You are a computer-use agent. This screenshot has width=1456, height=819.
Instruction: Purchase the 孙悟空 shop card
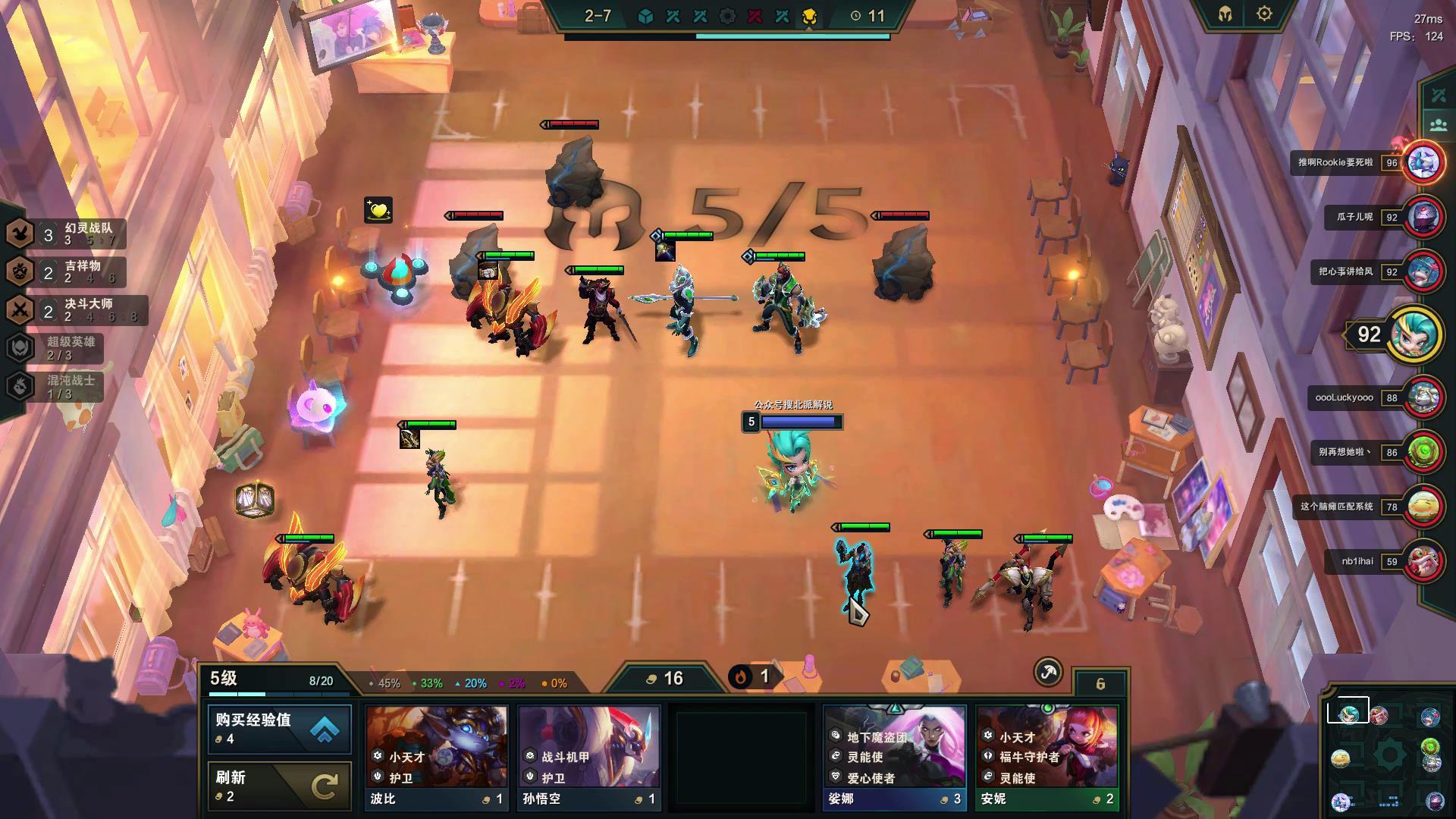588,757
